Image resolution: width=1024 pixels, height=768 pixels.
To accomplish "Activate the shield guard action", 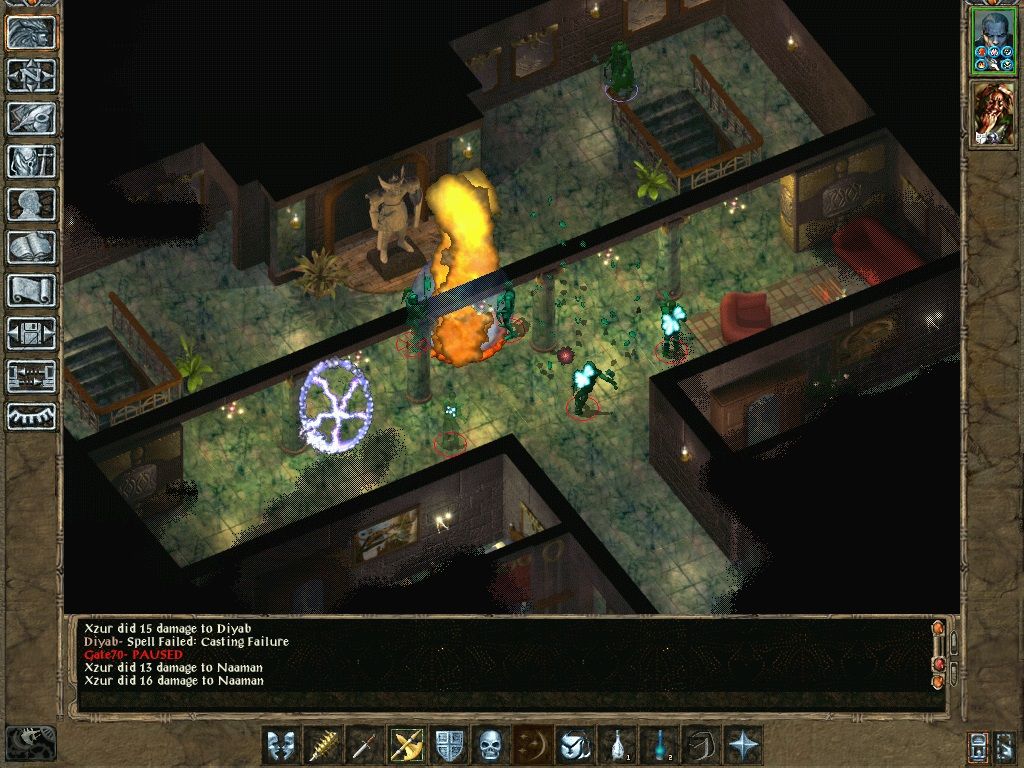I will pyautogui.click(x=449, y=745).
